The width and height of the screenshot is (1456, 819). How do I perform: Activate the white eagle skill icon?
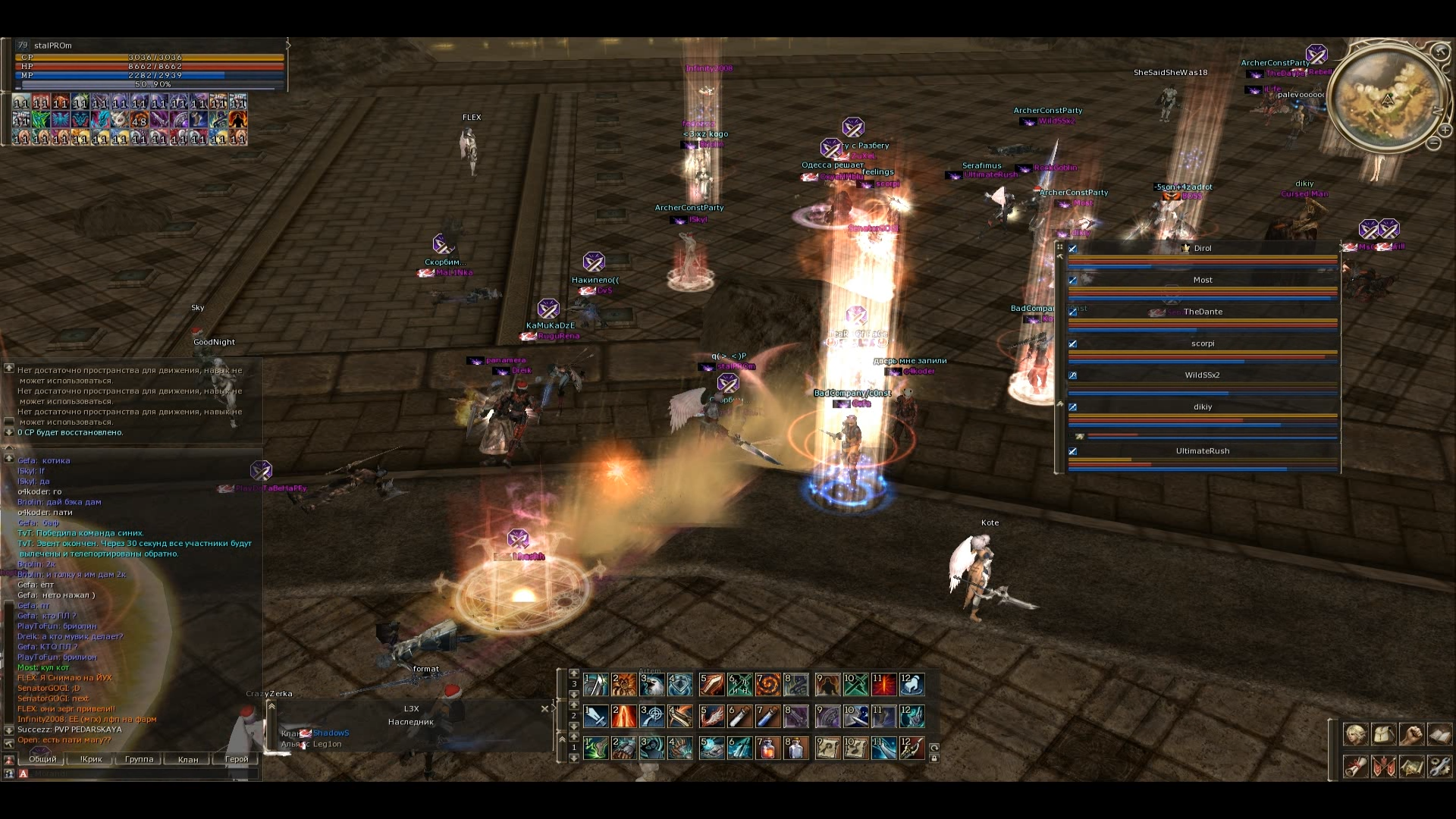pos(651,685)
